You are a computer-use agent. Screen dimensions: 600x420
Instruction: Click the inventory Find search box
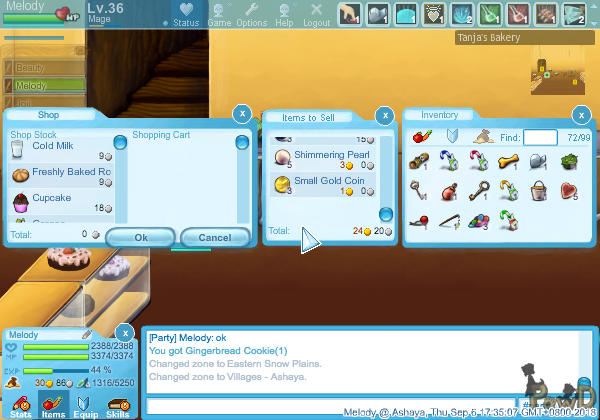540,136
